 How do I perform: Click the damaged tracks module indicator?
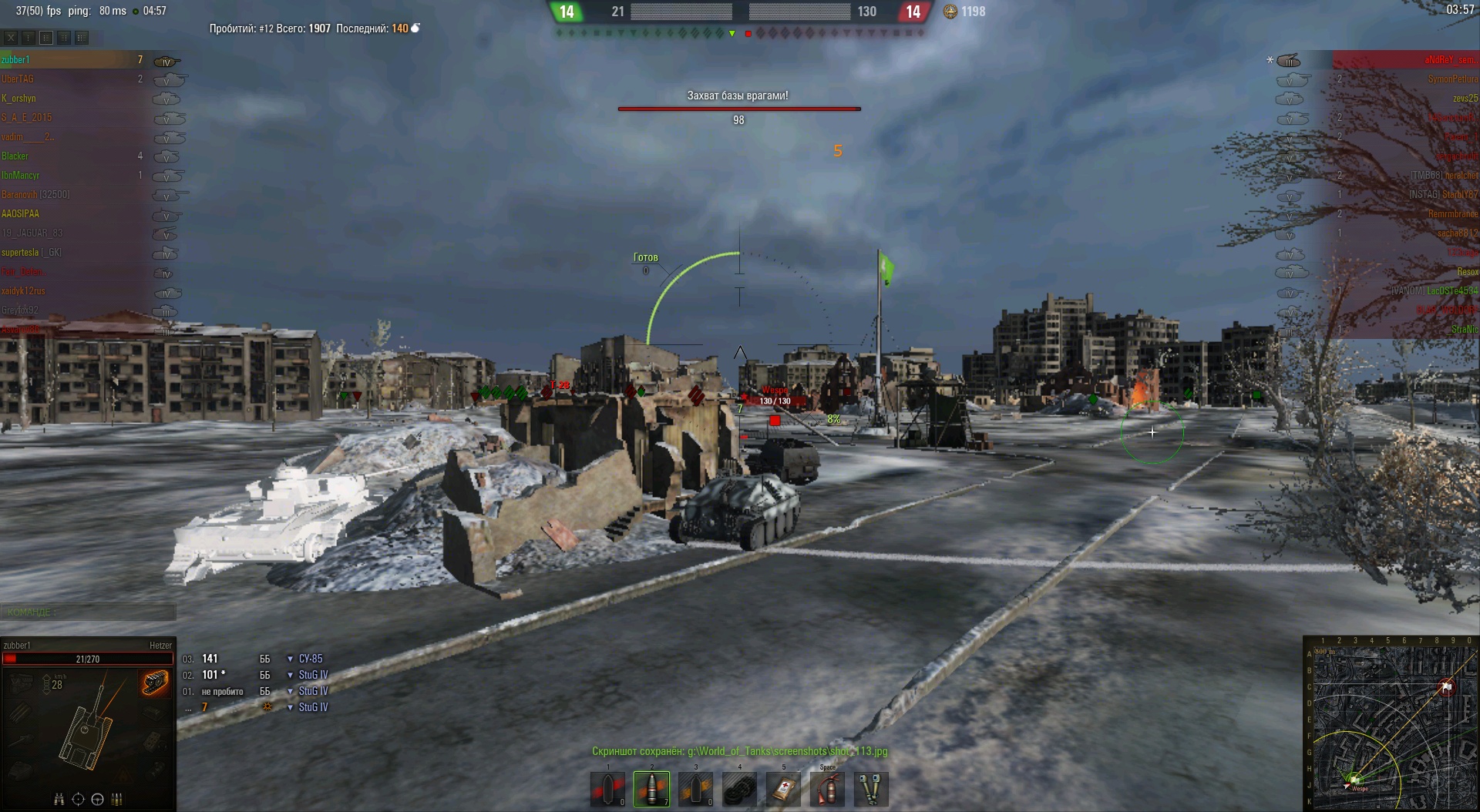tap(155, 682)
